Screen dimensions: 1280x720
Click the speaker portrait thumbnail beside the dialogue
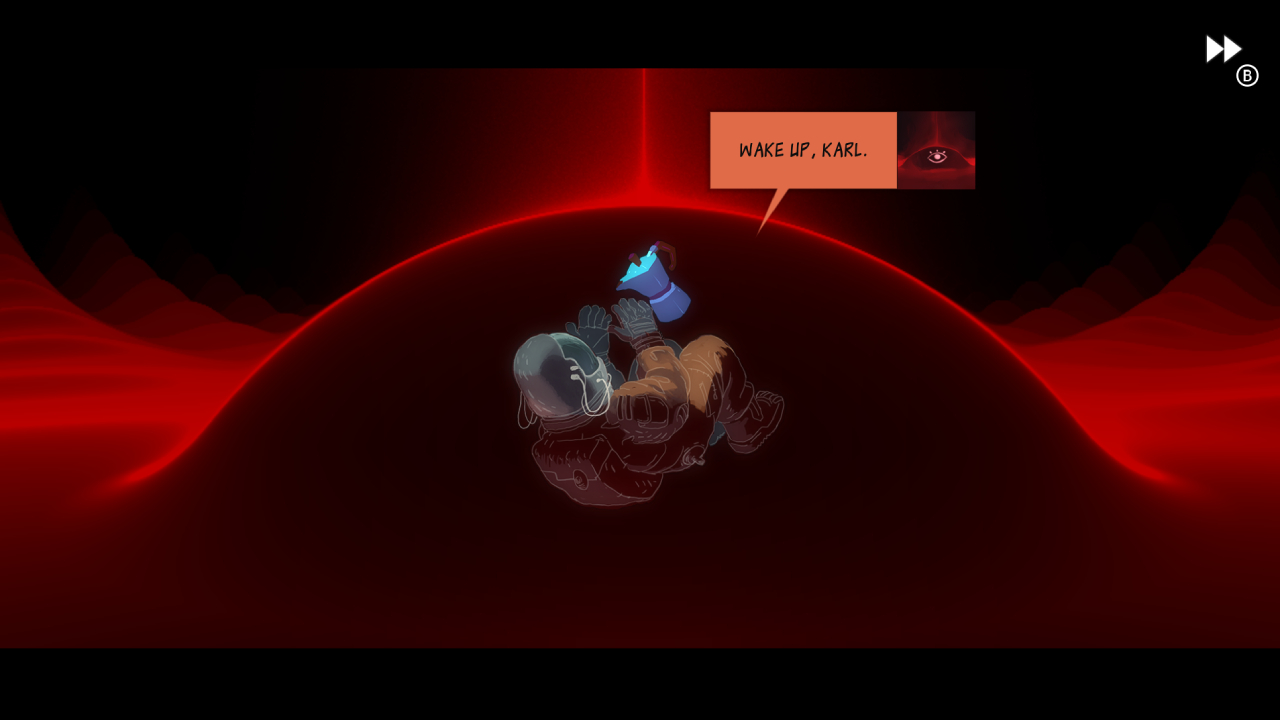[938, 150]
